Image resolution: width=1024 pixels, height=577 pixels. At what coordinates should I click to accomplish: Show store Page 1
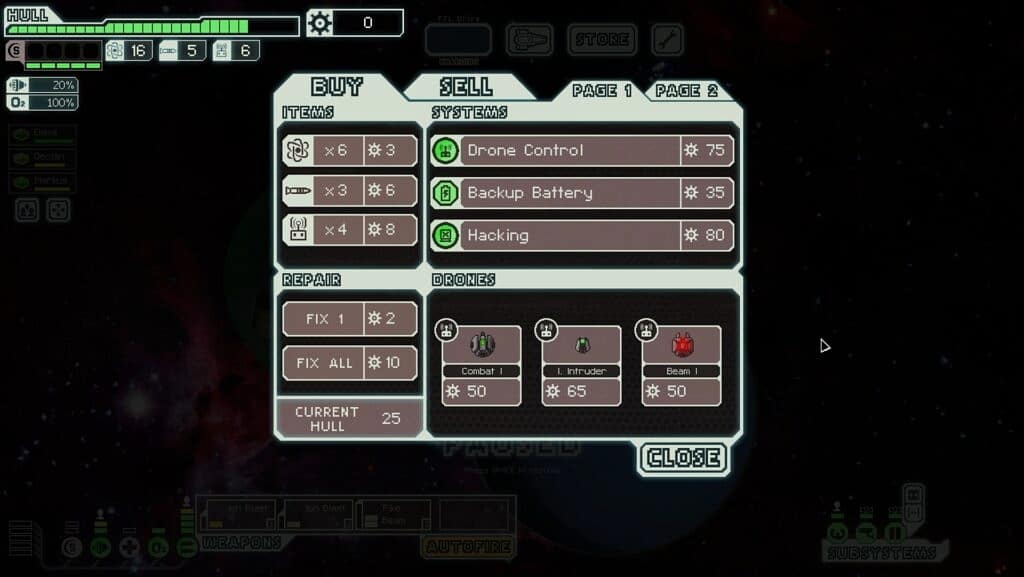click(x=602, y=91)
